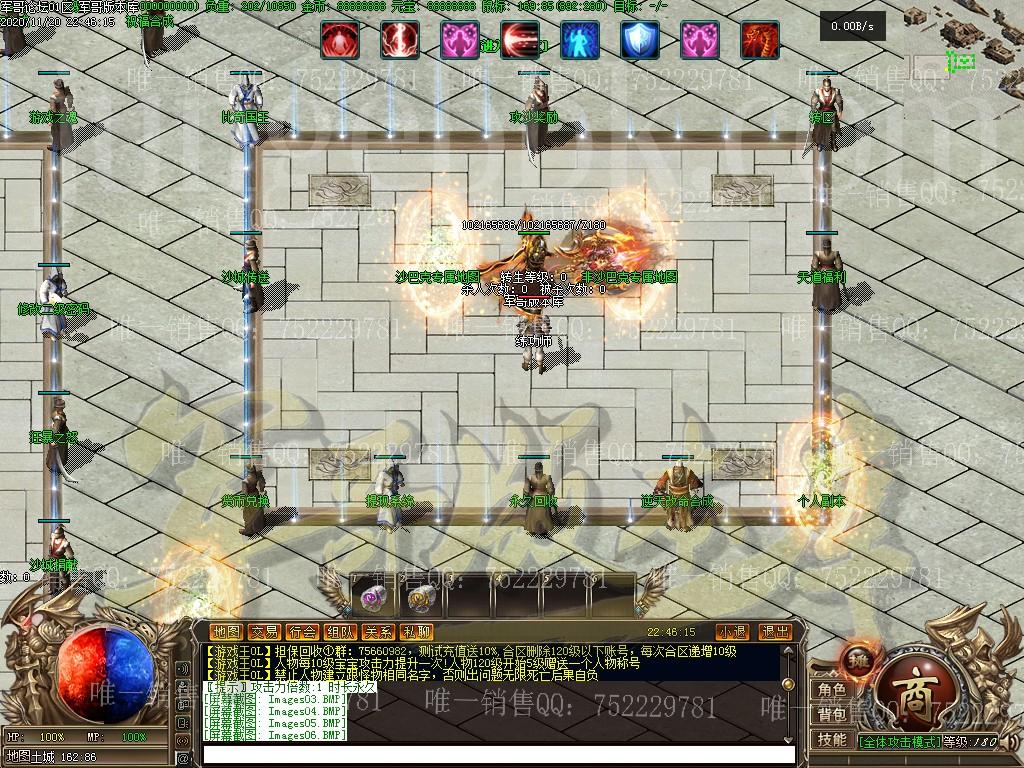Image resolution: width=1024 pixels, height=768 pixels.
Task: Open the 角色 character sheet
Action: tap(832, 690)
